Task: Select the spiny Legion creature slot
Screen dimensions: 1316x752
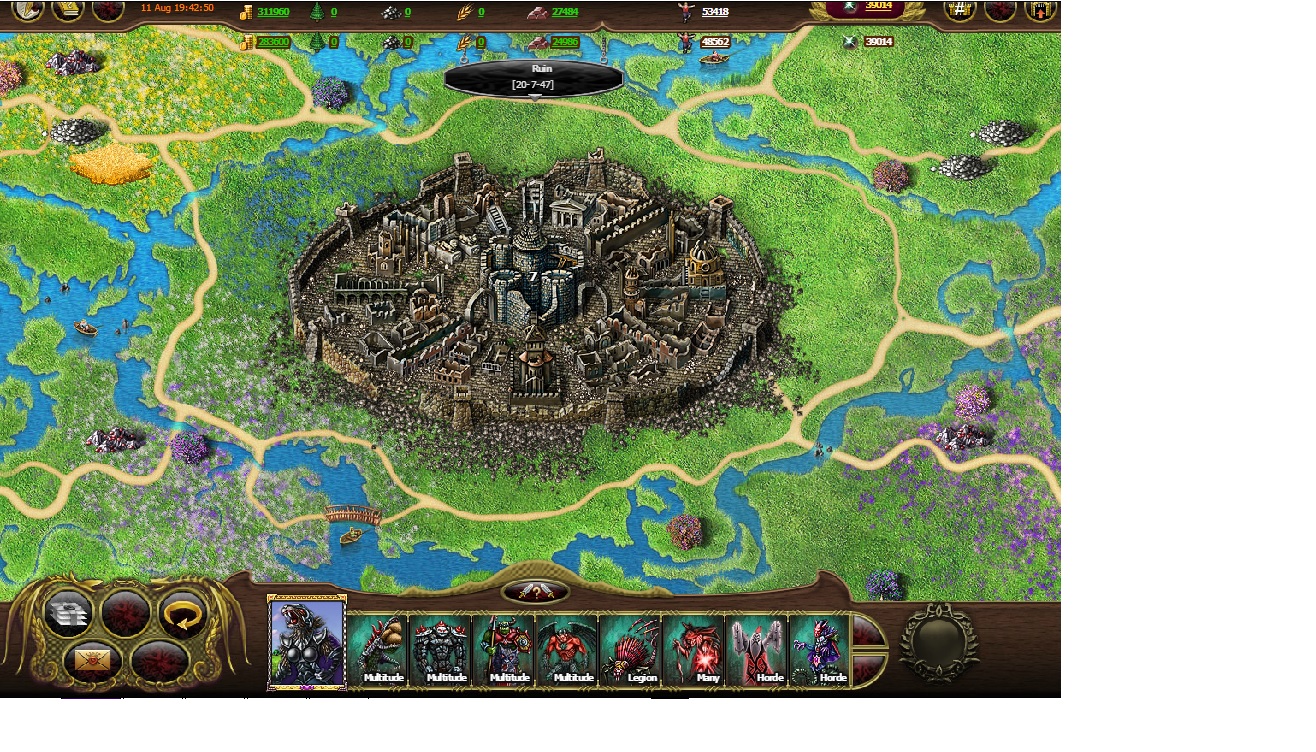Action: point(632,649)
